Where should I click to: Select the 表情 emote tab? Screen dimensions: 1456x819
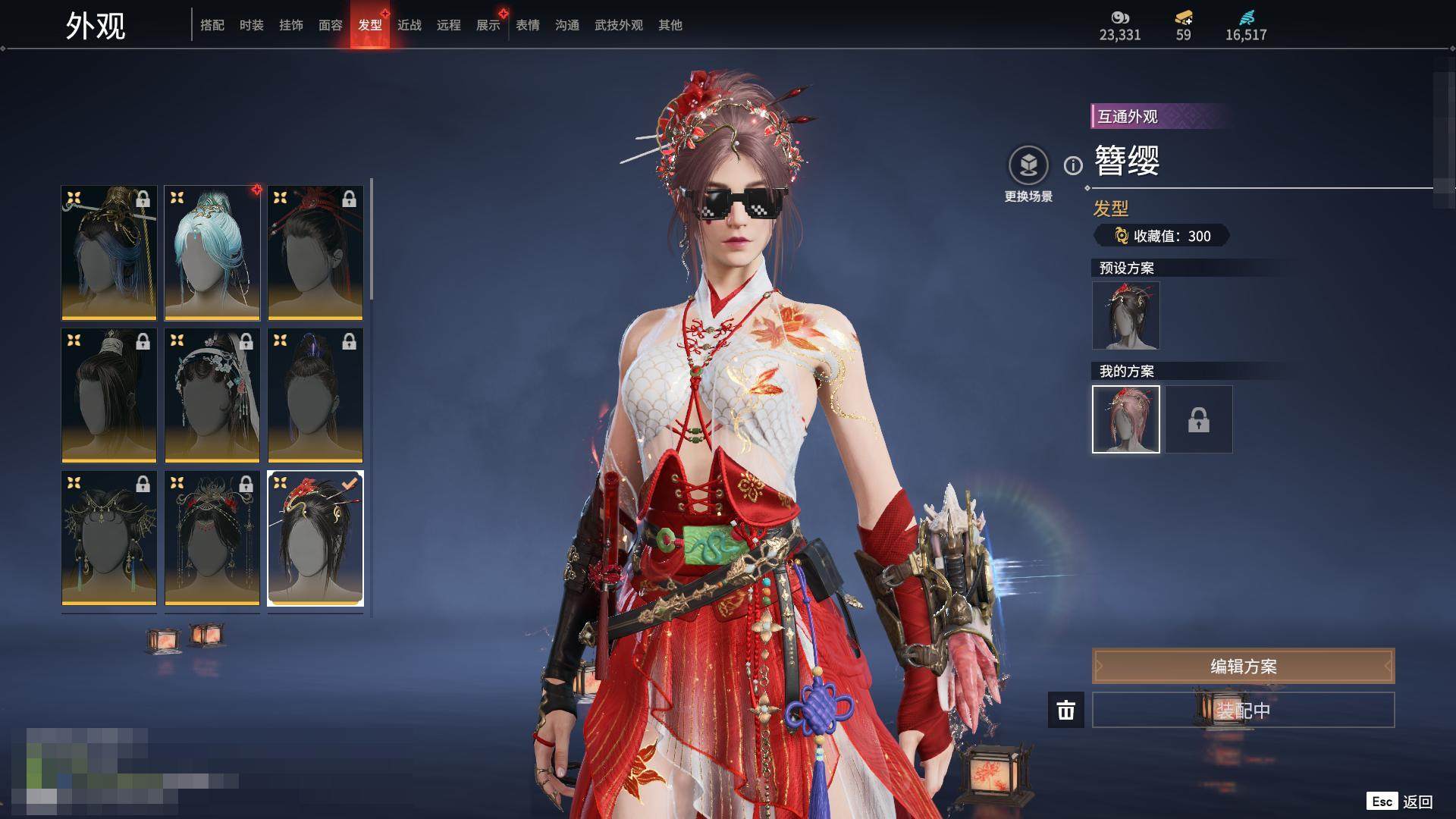[528, 25]
